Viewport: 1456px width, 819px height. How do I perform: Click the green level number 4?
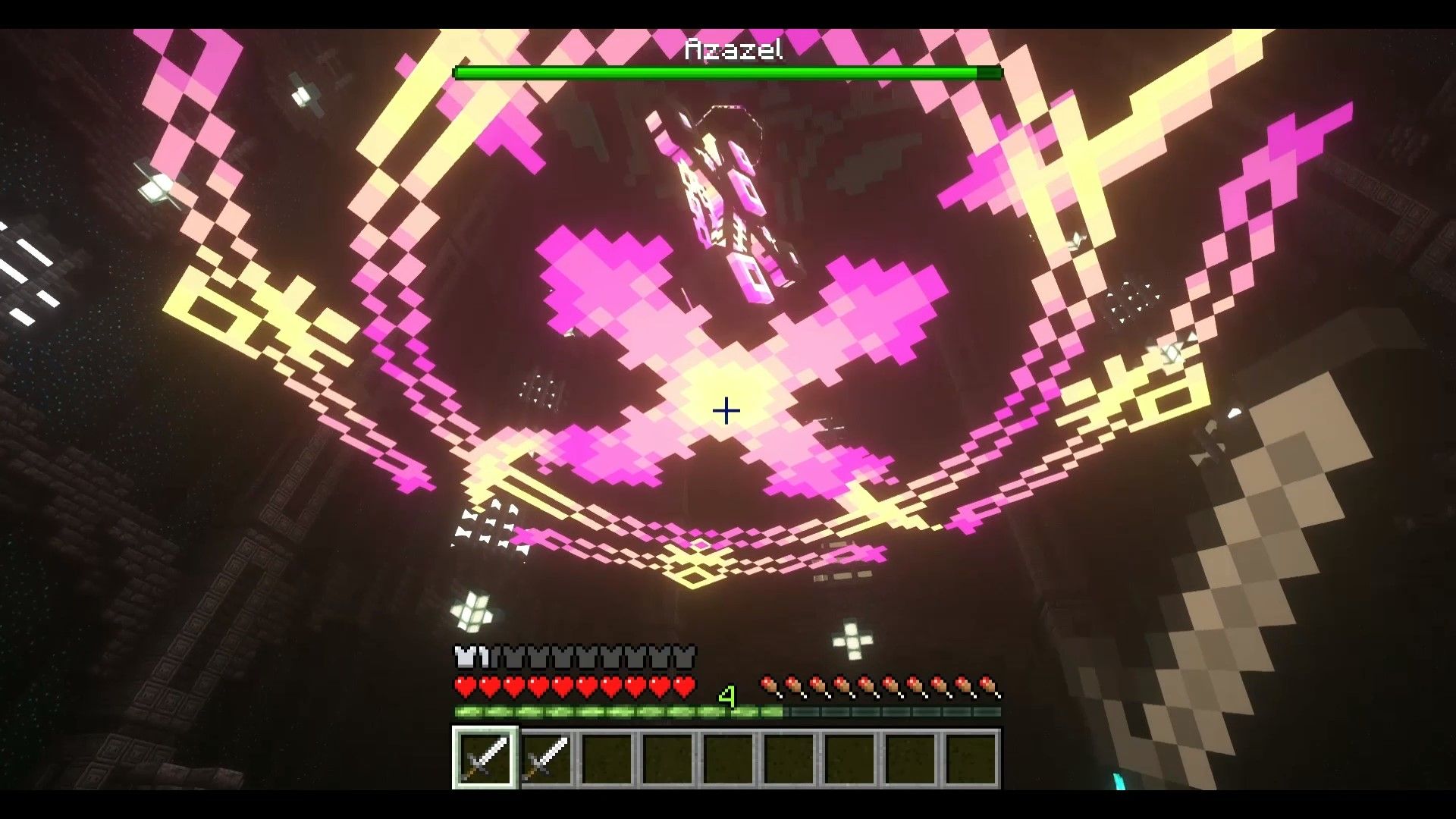click(727, 695)
